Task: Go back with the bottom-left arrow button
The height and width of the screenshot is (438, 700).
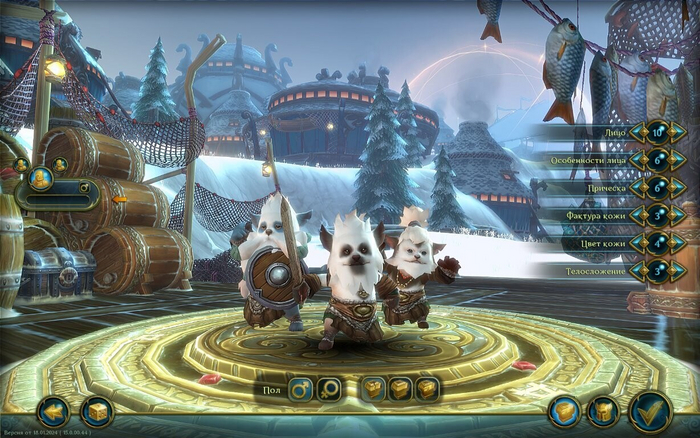Action: pos(54,410)
